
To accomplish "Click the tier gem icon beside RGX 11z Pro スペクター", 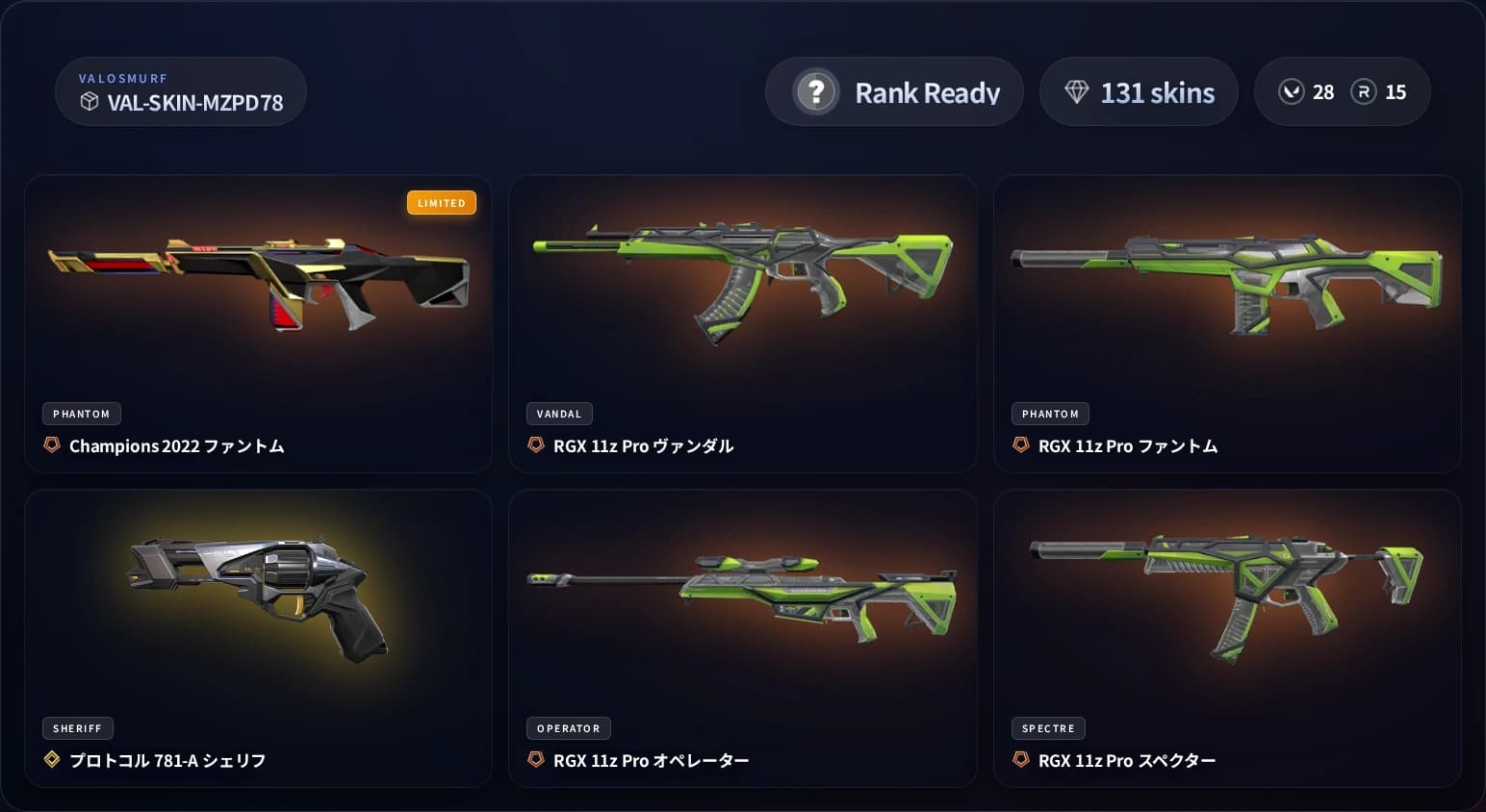I will (1022, 759).
